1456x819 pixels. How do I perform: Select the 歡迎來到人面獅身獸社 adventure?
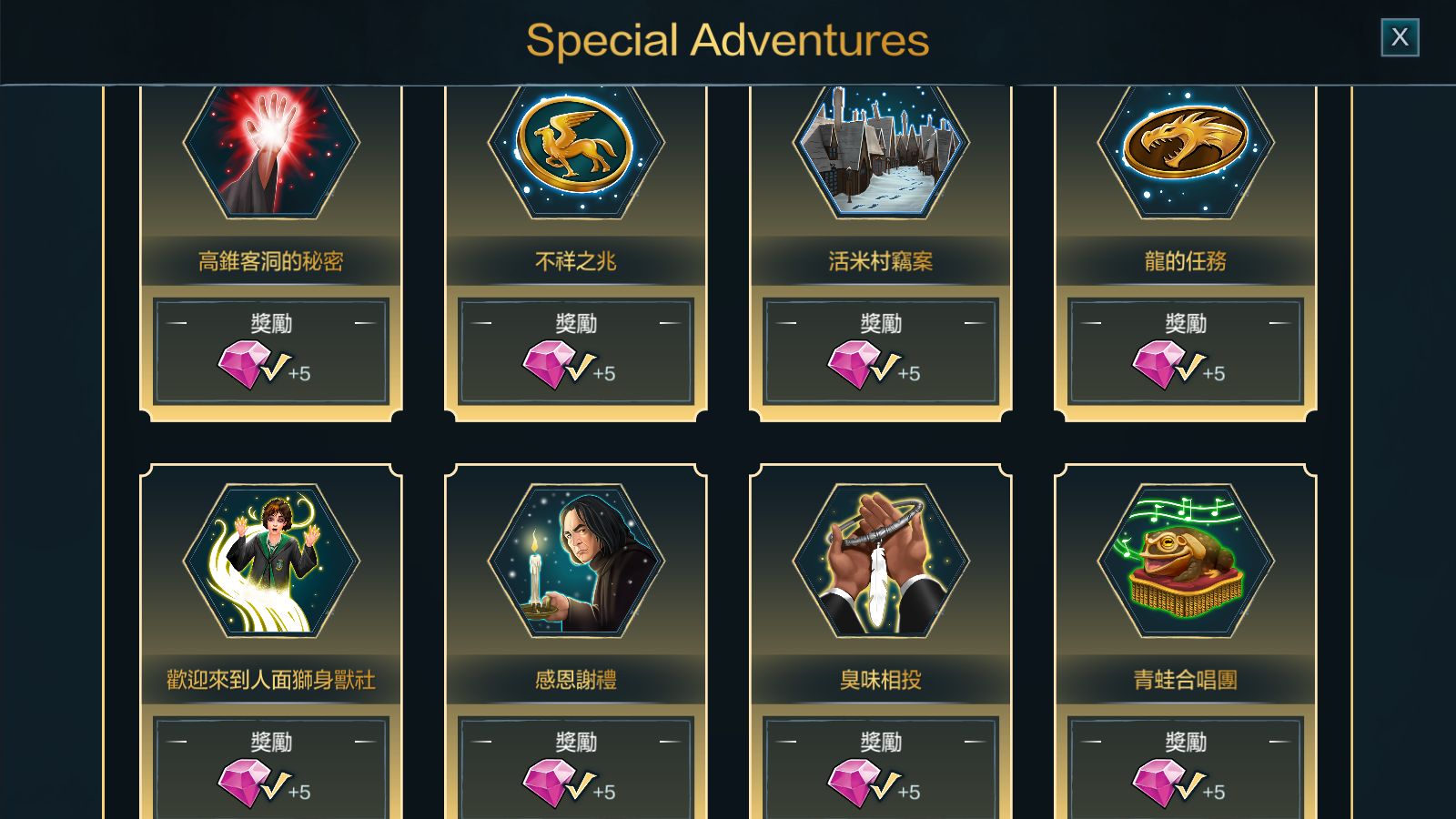pyautogui.click(x=271, y=561)
